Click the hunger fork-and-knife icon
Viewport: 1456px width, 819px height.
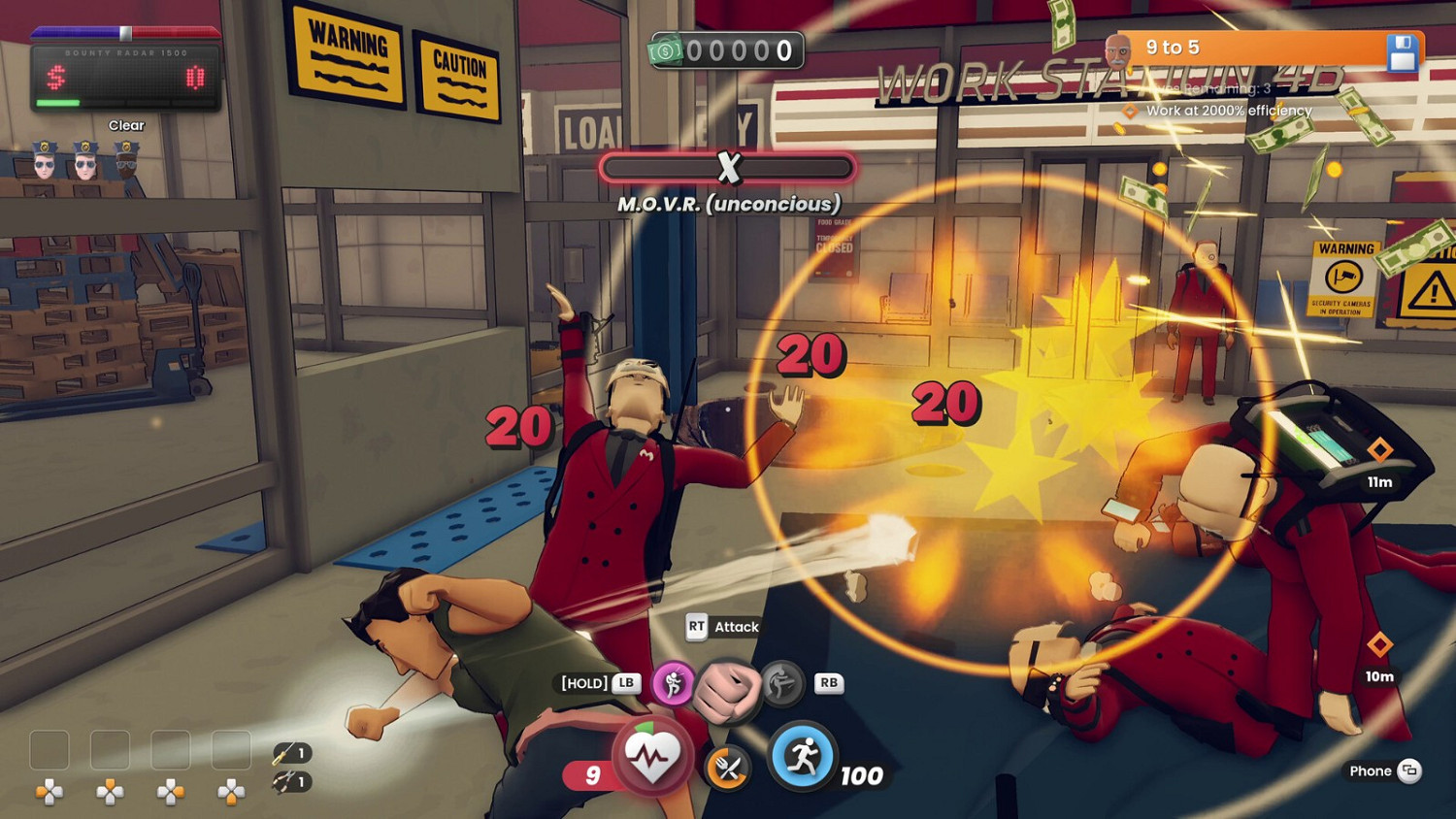pos(728,767)
